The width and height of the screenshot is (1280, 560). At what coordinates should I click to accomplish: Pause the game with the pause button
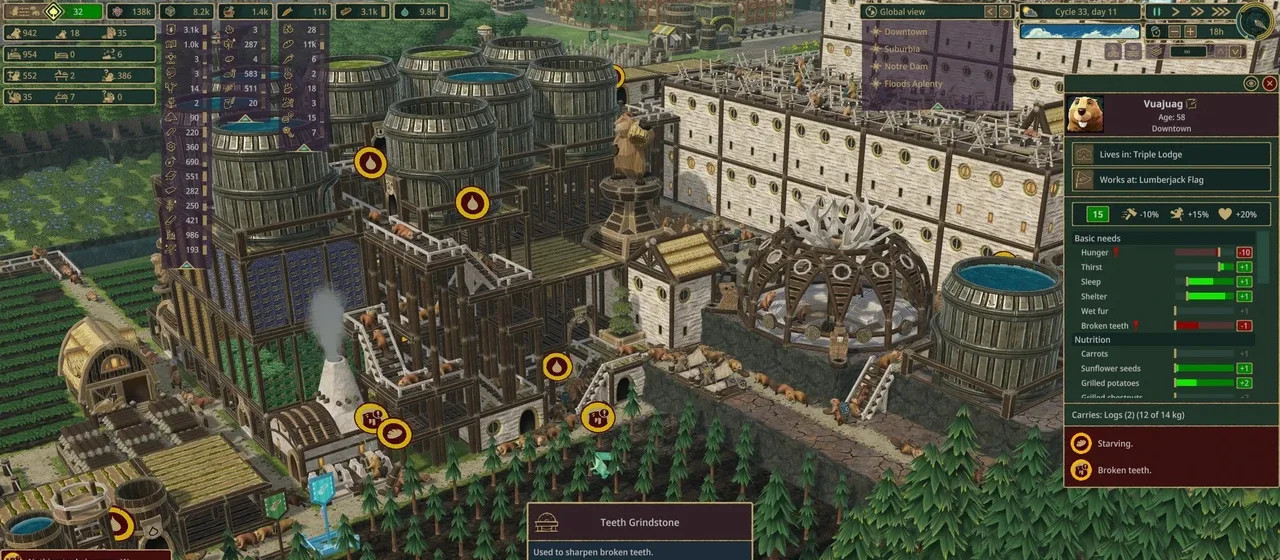[x=1157, y=12]
